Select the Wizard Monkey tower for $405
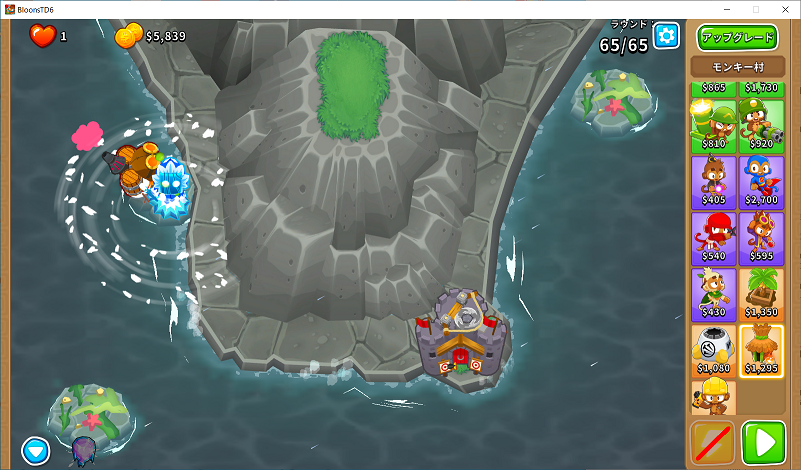Image resolution: width=801 pixels, height=470 pixels. coord(713,181)
